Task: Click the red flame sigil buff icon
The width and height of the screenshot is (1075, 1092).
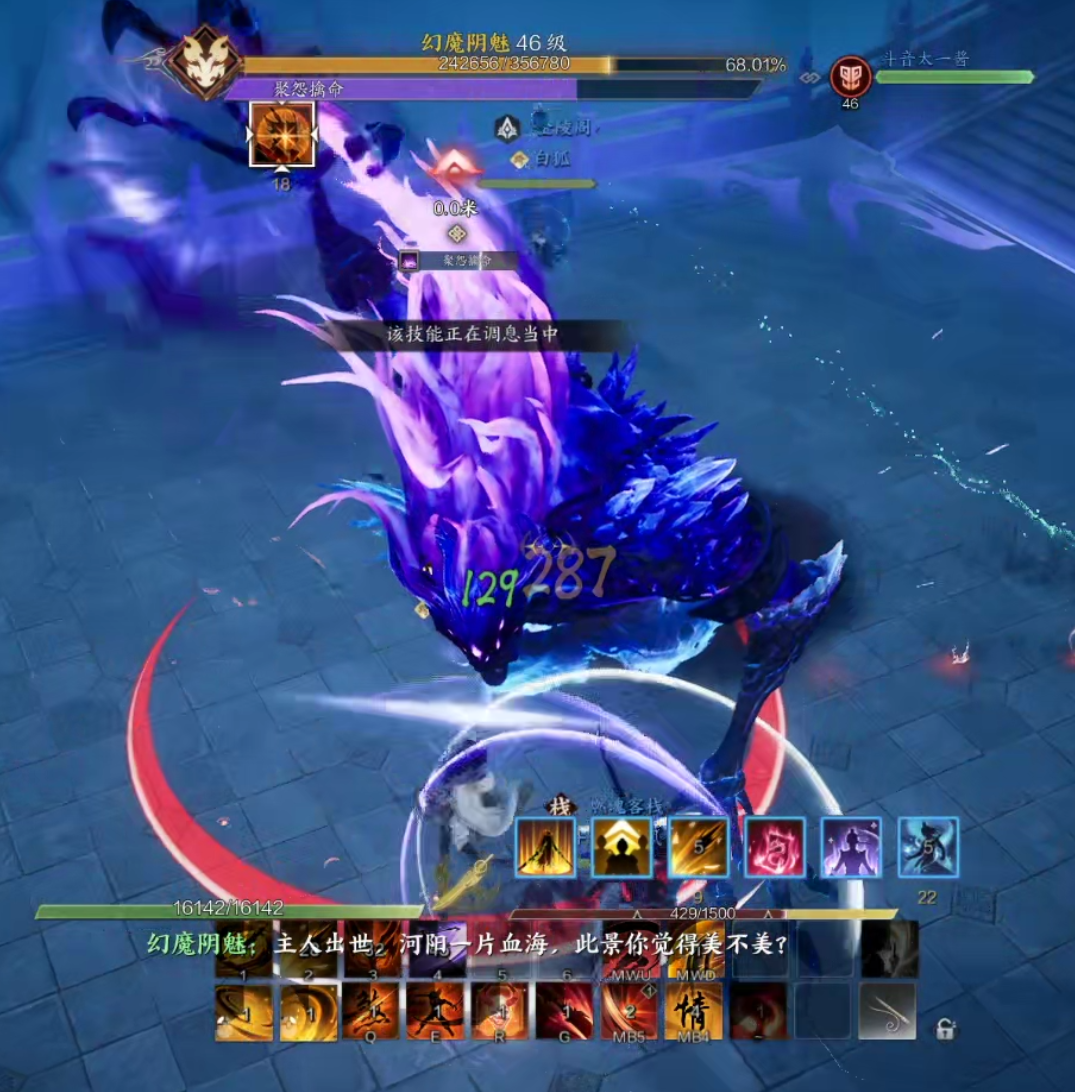Action: coord(775,848)
